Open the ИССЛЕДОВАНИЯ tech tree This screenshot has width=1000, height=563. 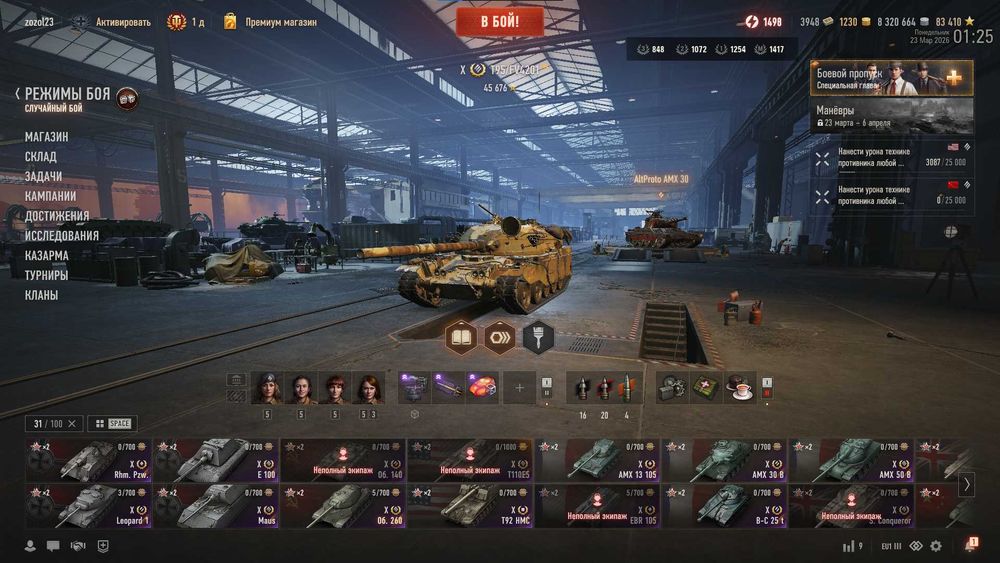[62, 236]
